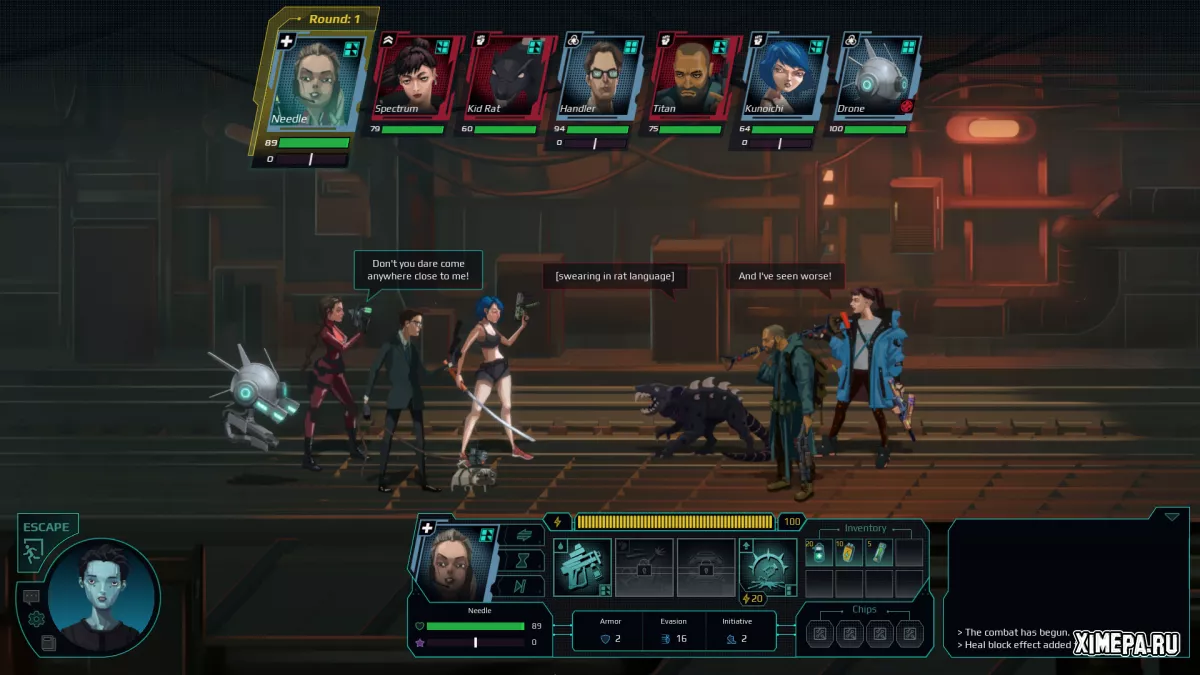This screenshot has width=1200, height=675.
Task: Click the hourglass wait button
Action: tap(524, 561)
